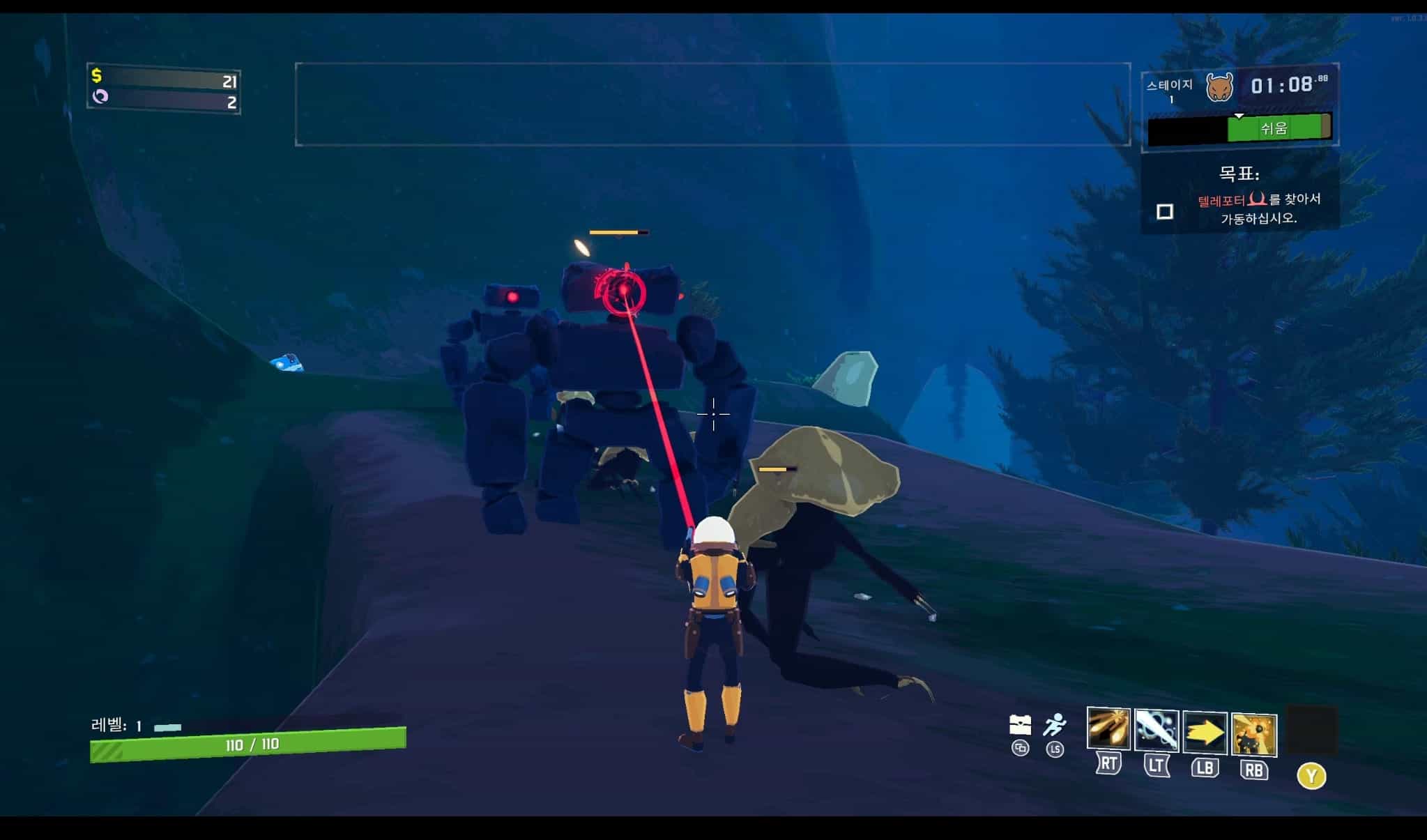The height and width of the screenshot is (840, 1427).
Task: Activate the Double Tap primary skill icon
Action: tap(1108, 729)
